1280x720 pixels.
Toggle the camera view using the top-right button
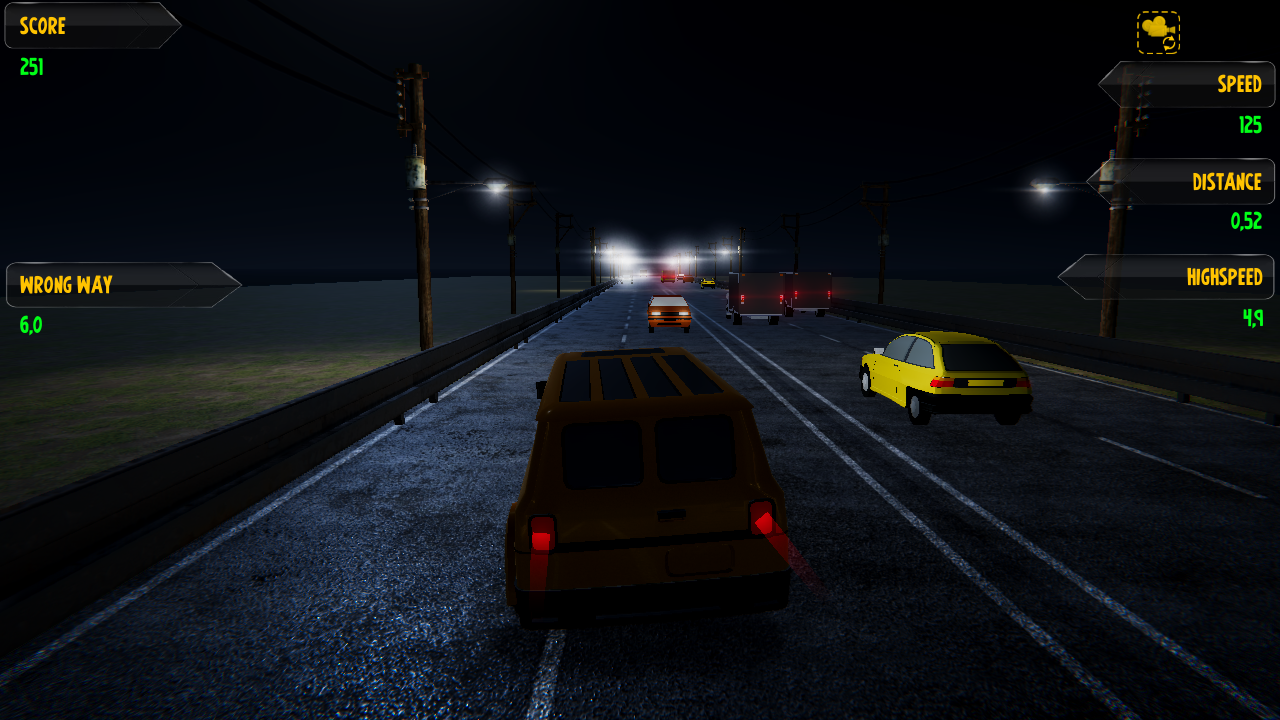click(1156, 30)
